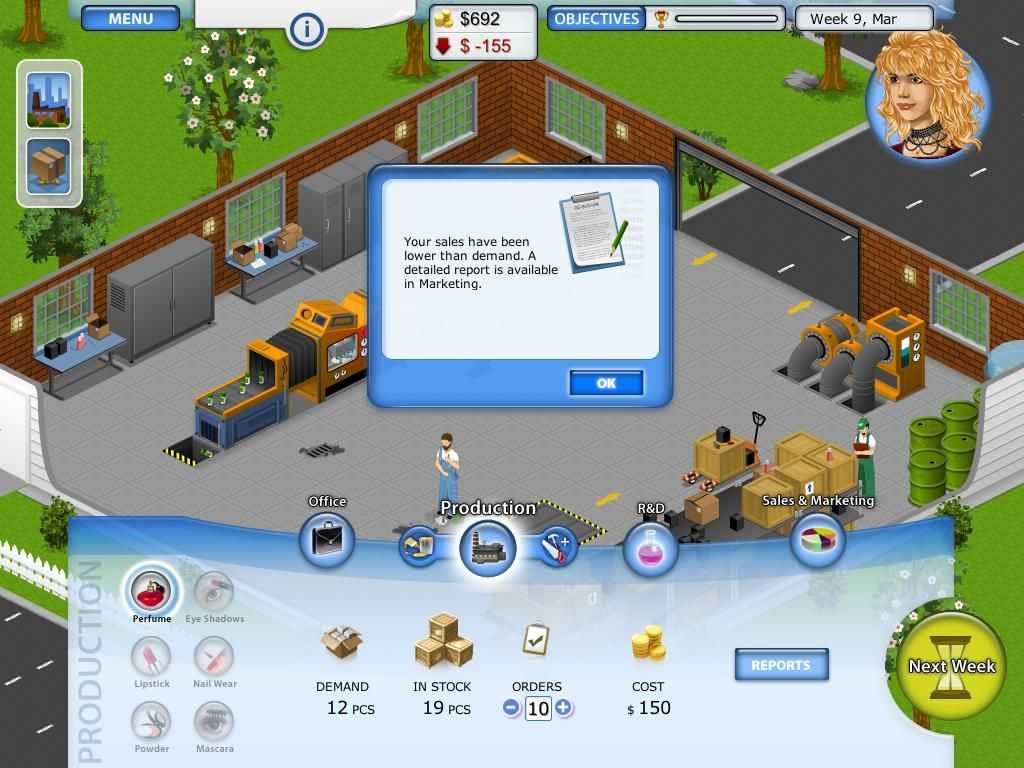1024x768 pixels.
Task: Click the blue info icon
Action: click(x=306, y=30)
